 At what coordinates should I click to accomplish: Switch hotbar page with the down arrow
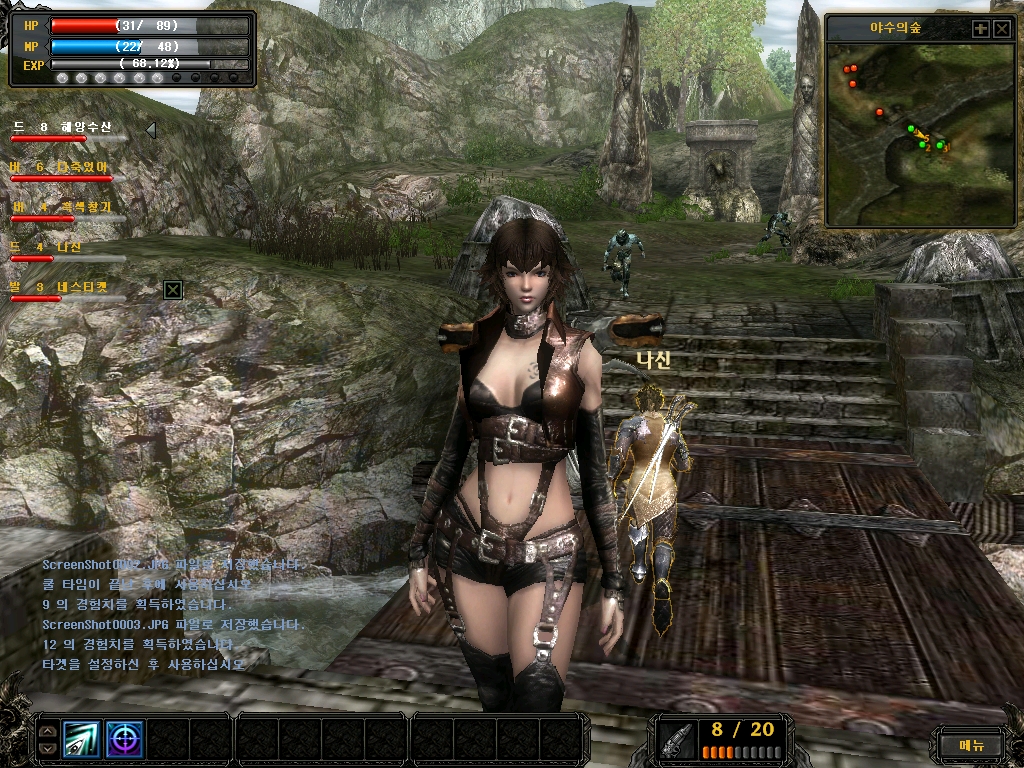(x=47, y=747)
